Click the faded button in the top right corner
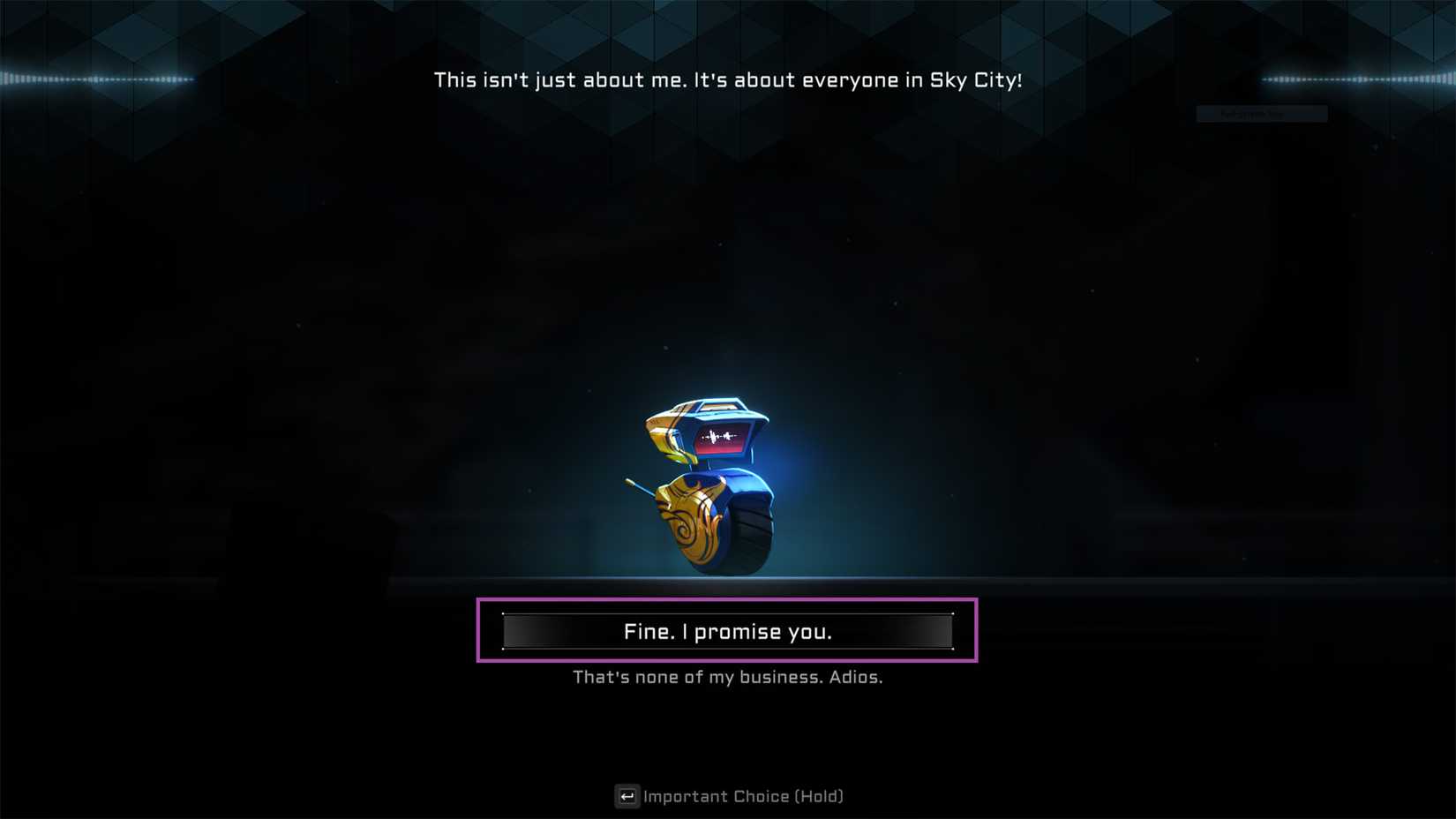This screenshot has width=1456, height=819. click(x=1261, y=113)
